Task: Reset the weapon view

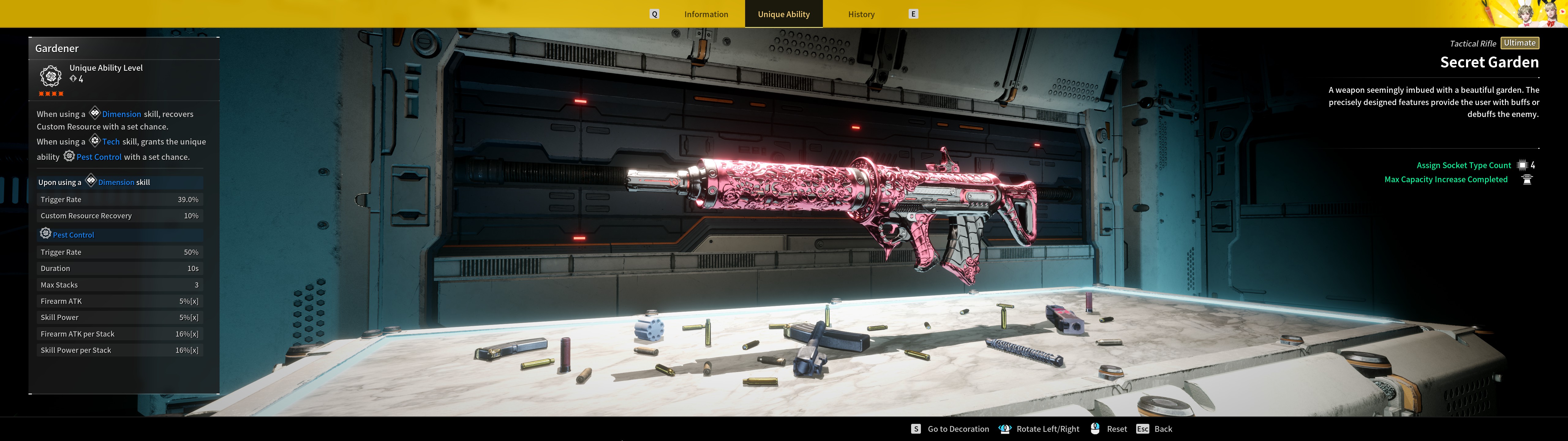Action: click(1116, 429)
